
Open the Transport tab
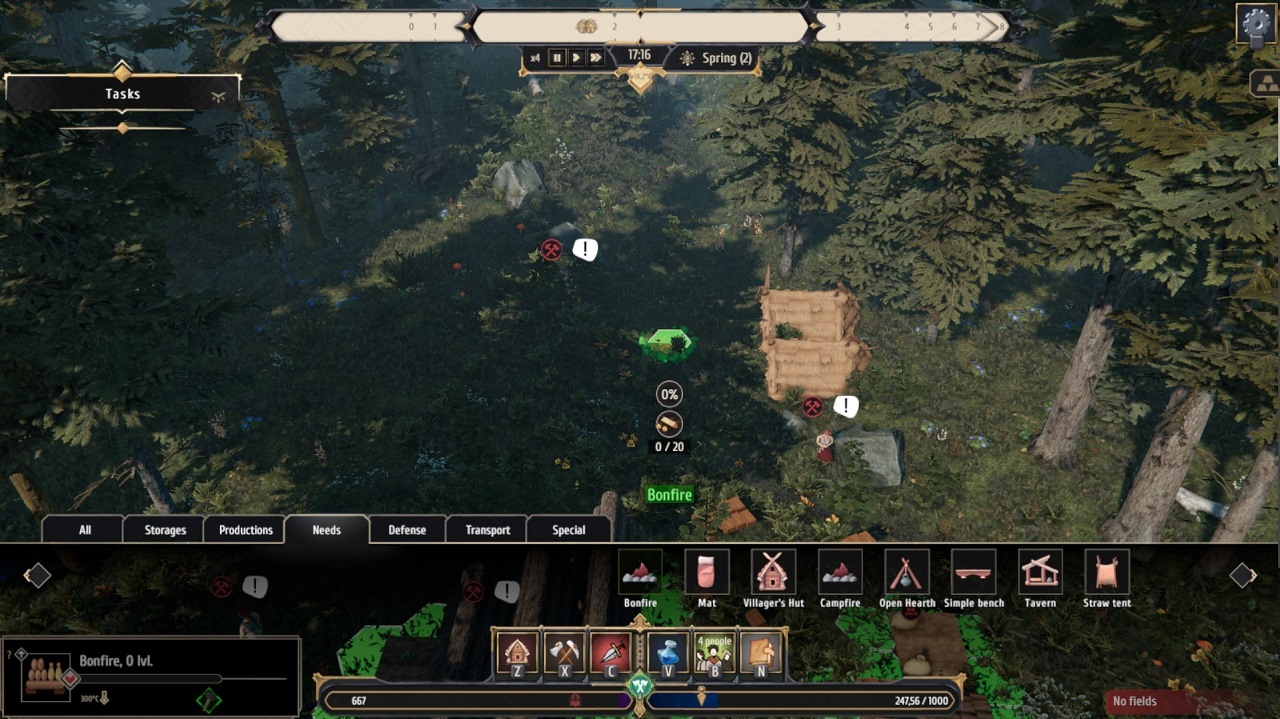[488, 530]
